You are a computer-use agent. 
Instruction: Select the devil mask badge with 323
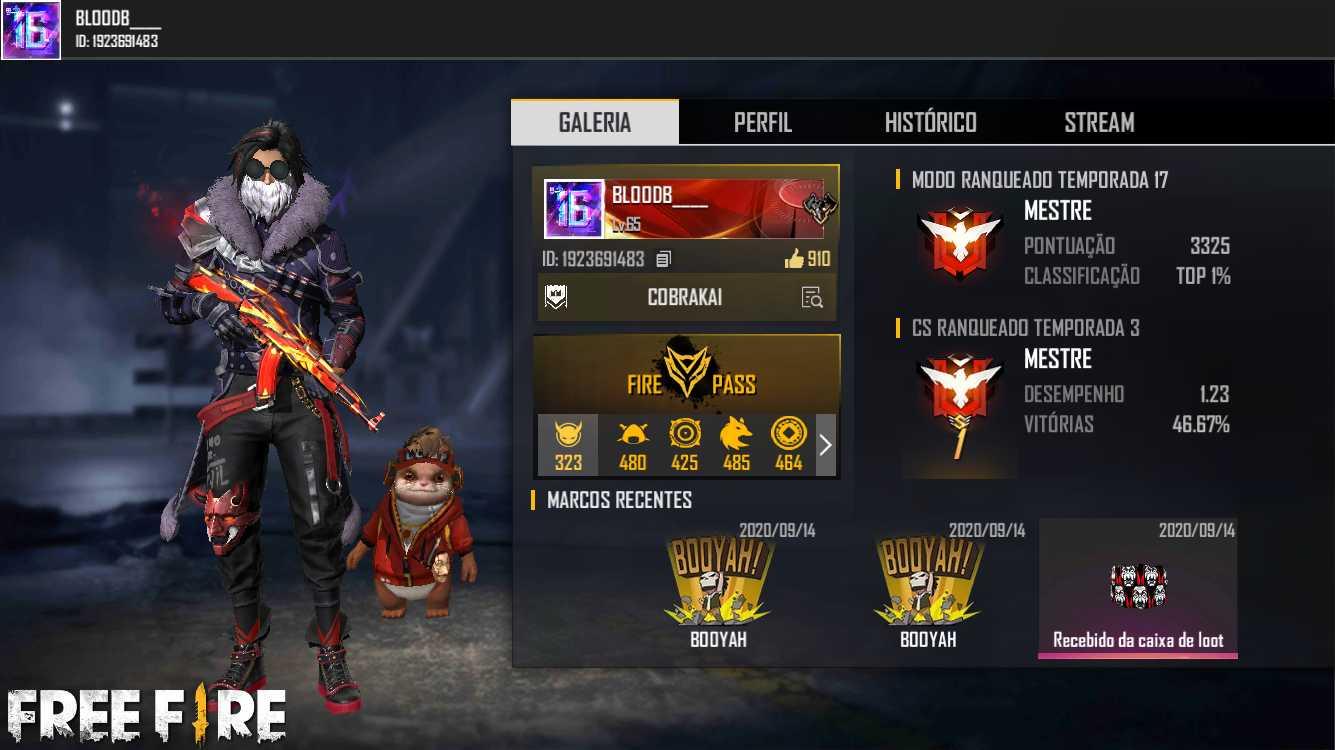[568, 444]
